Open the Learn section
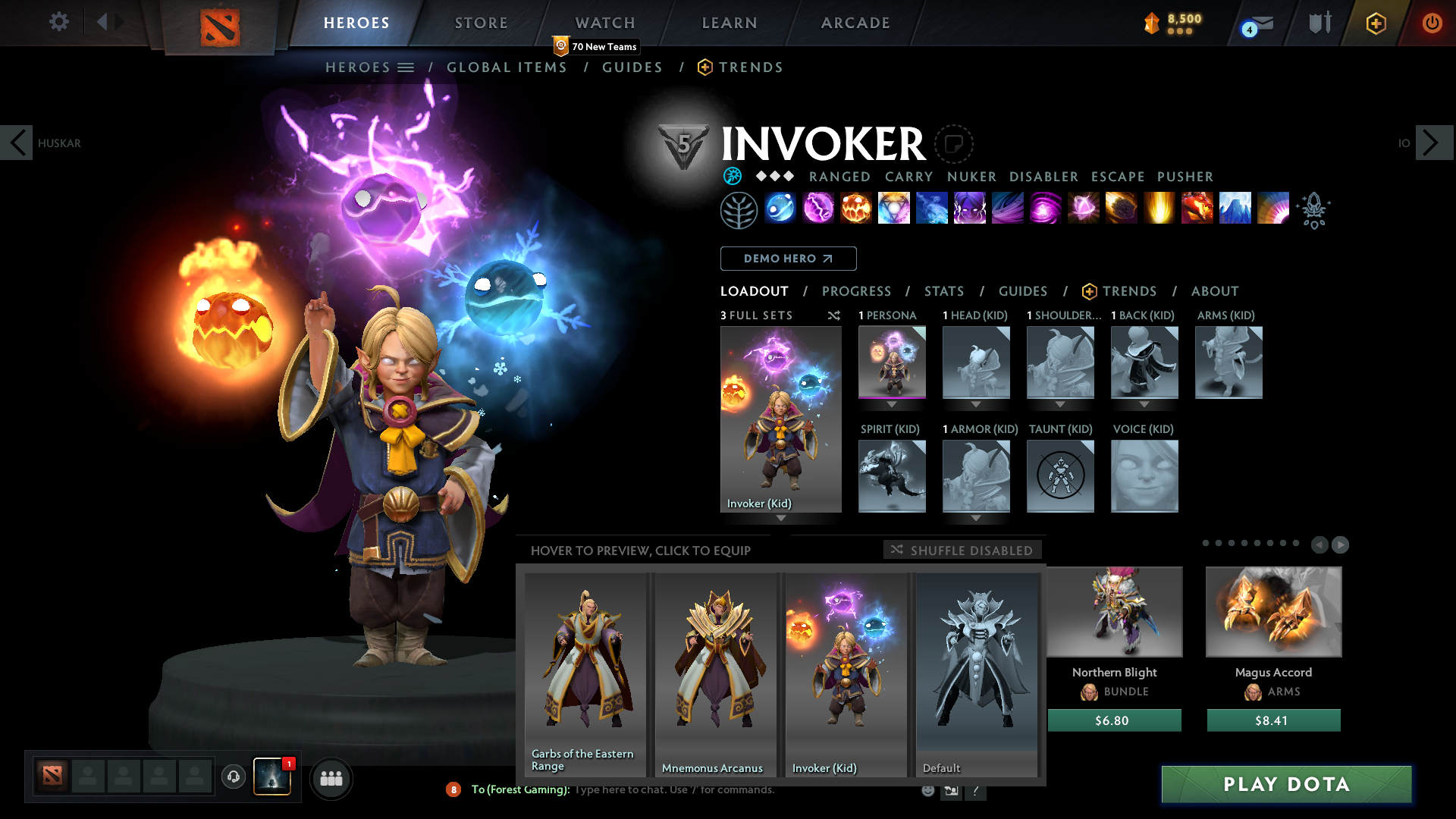The width and height of the screenshot is (1456, 819). tap(730, 23)
